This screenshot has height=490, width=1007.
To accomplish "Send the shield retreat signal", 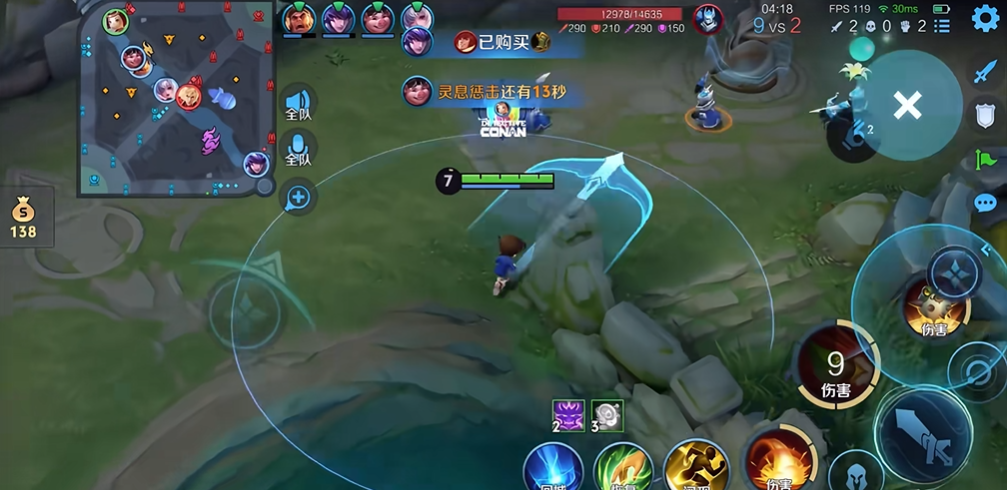I will click(985, 116).
